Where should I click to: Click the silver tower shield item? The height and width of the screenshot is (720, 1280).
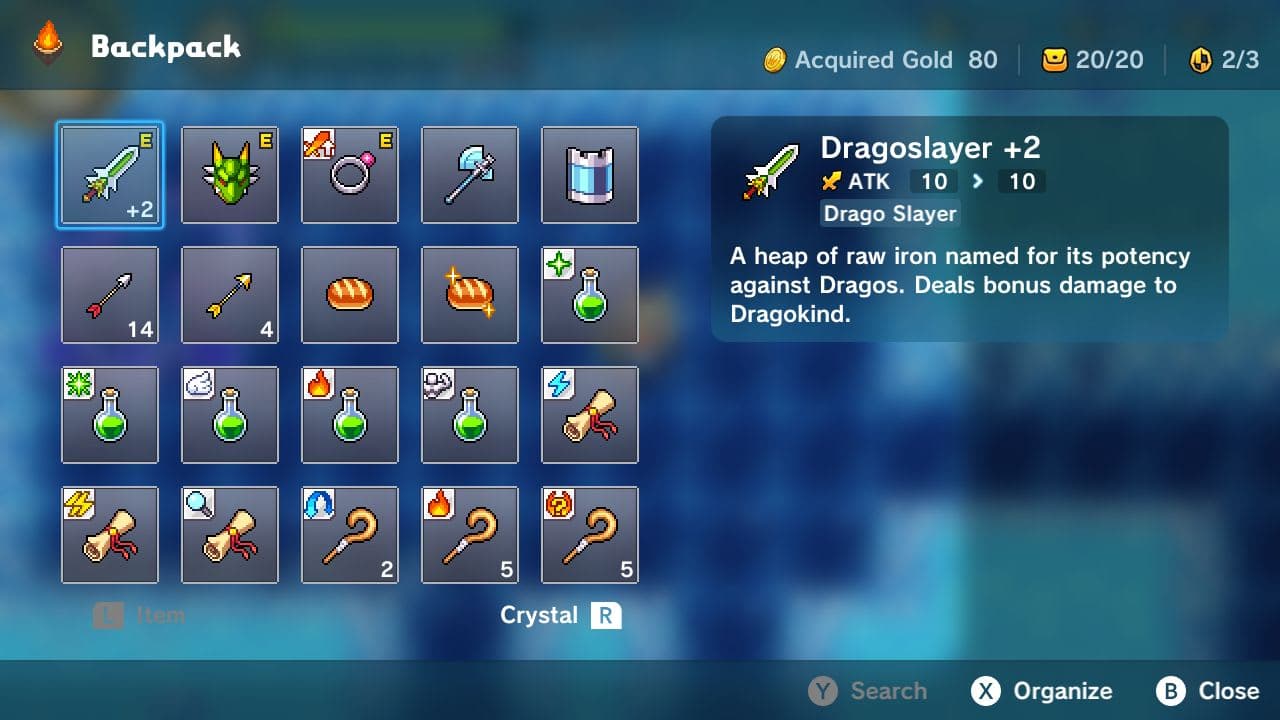[590, 175]
